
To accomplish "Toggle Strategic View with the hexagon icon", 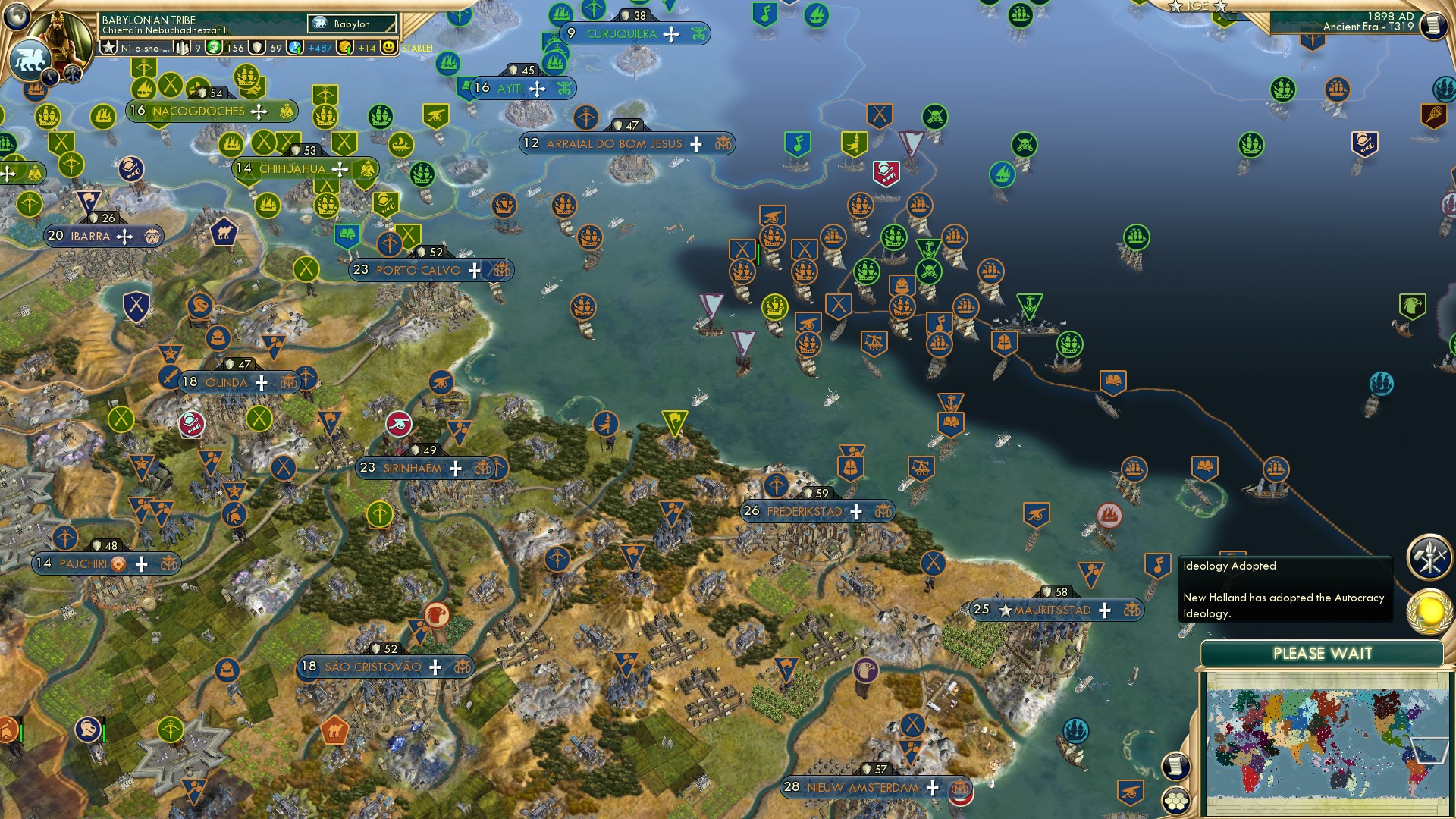I will (x=1176, y=801).
